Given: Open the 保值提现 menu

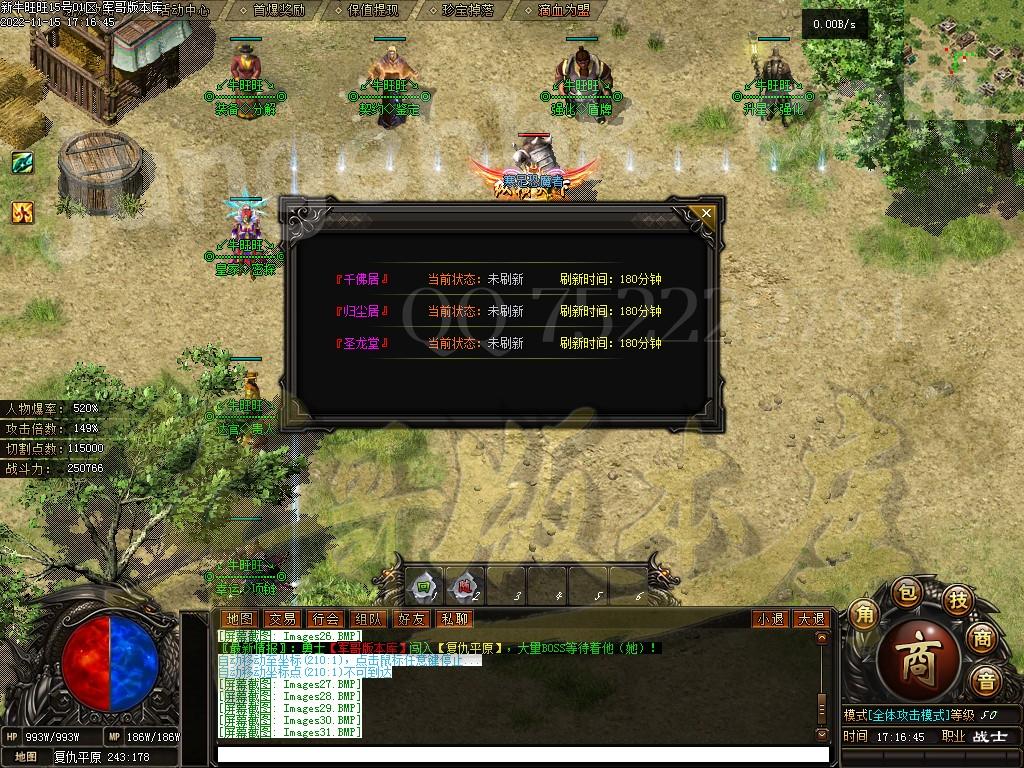Looking at the screenshot, I should 373,10.
